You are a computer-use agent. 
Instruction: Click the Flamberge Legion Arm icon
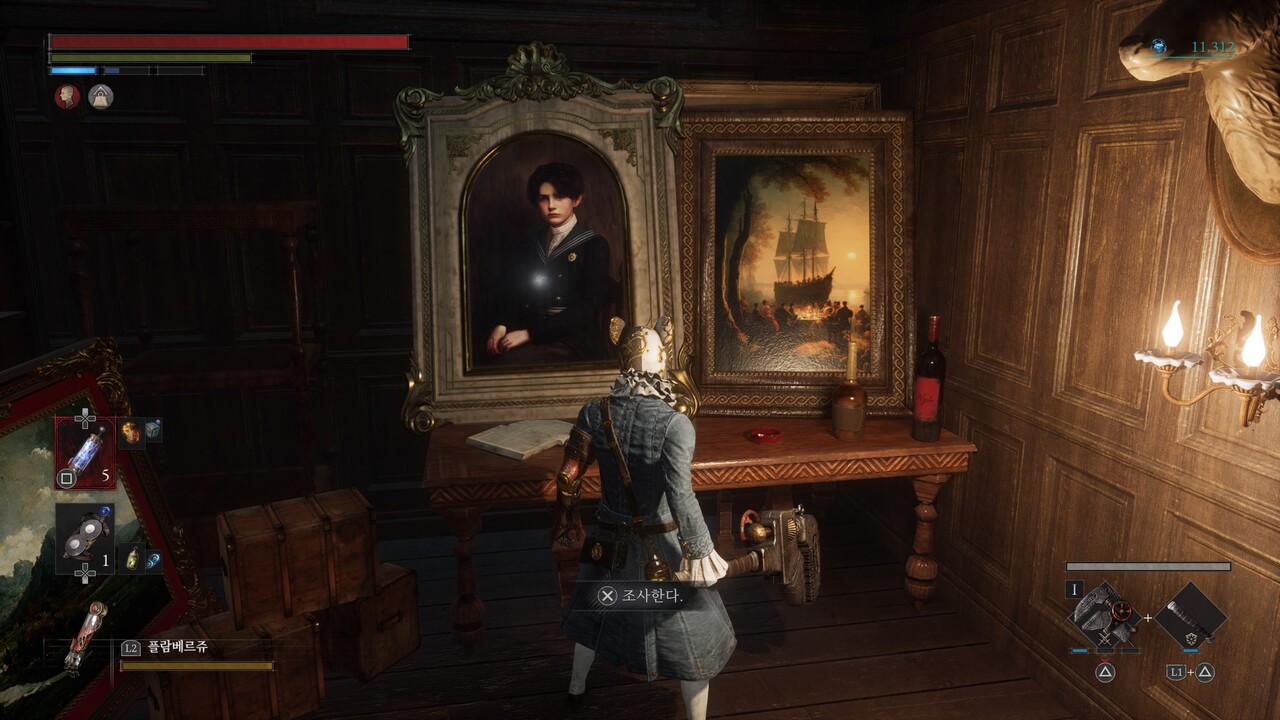pyautogui.click(x=86, y=637)
